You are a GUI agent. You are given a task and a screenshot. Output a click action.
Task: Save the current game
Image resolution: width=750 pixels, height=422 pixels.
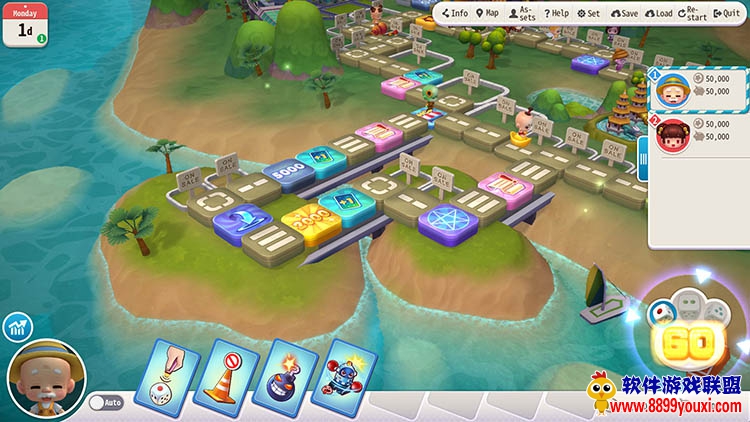click(623, 13)
